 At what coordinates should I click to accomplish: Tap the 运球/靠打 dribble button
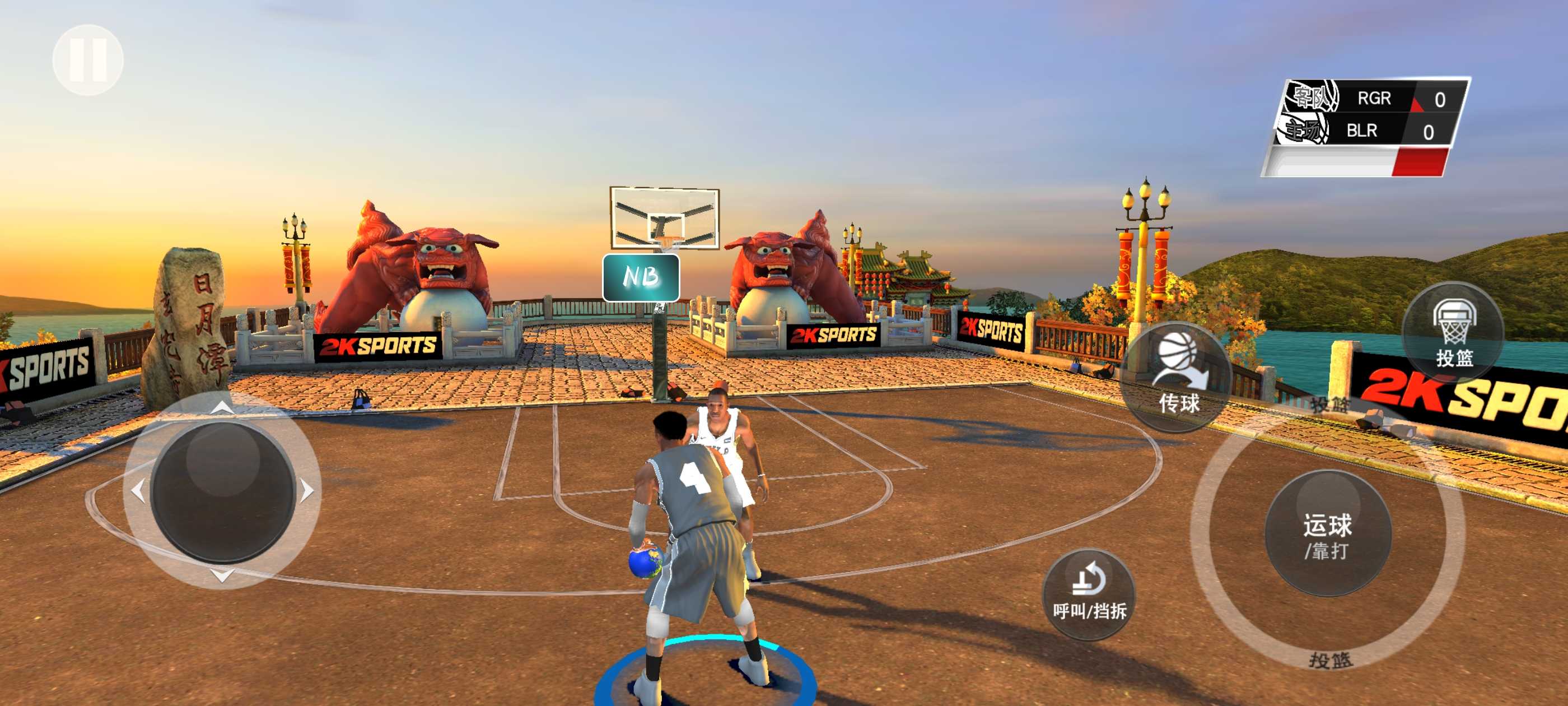(1328, 534)
